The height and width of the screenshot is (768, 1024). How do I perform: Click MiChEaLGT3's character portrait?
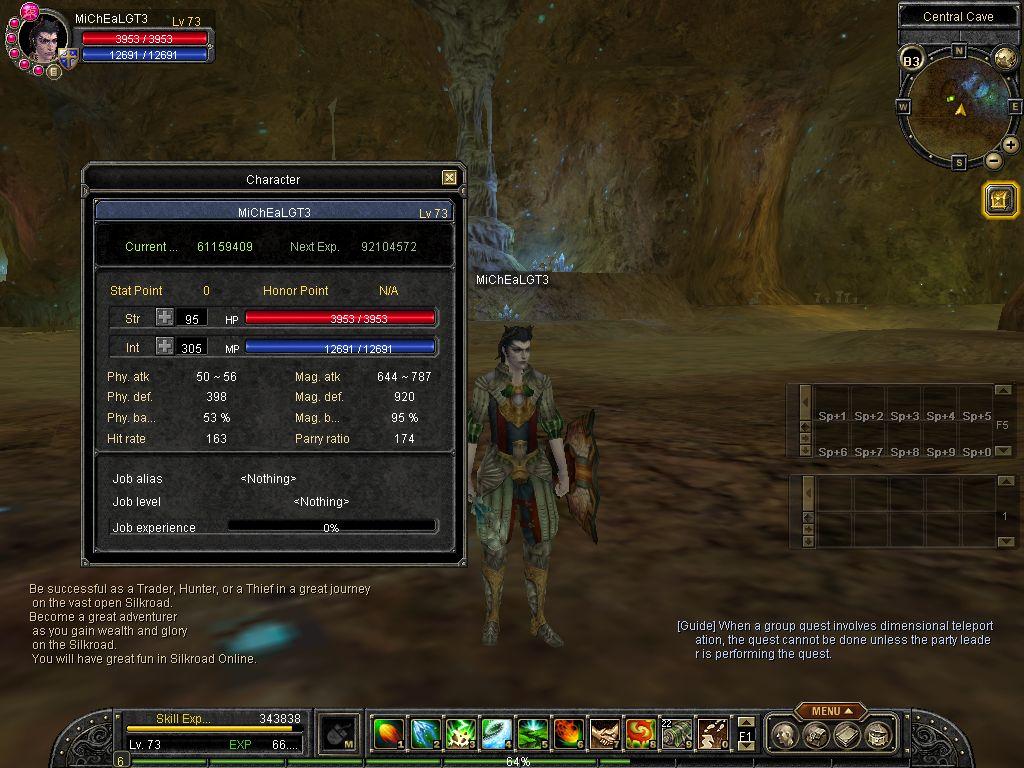pos(44,41)
